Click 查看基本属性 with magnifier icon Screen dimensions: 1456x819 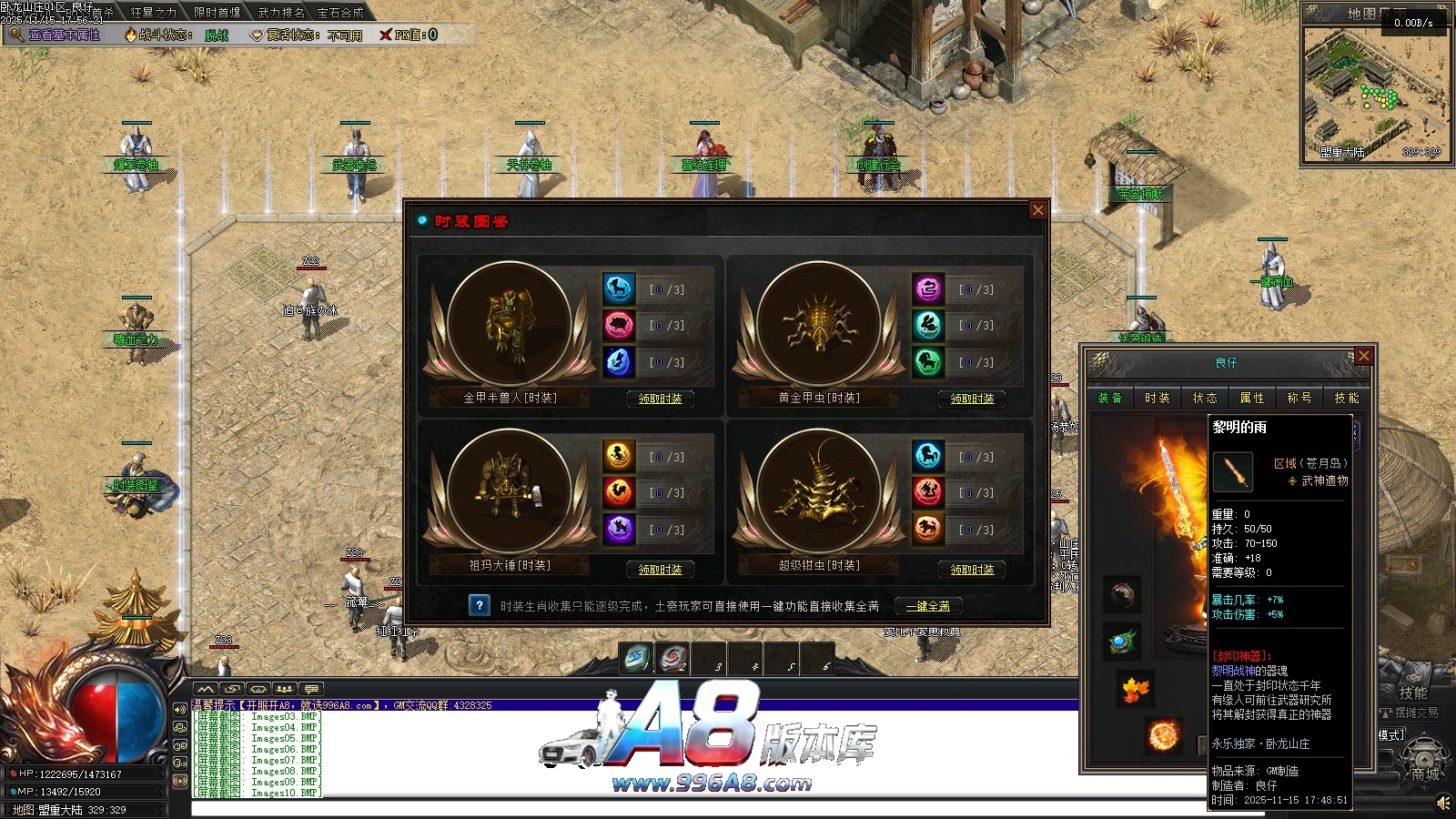(55, 35)
